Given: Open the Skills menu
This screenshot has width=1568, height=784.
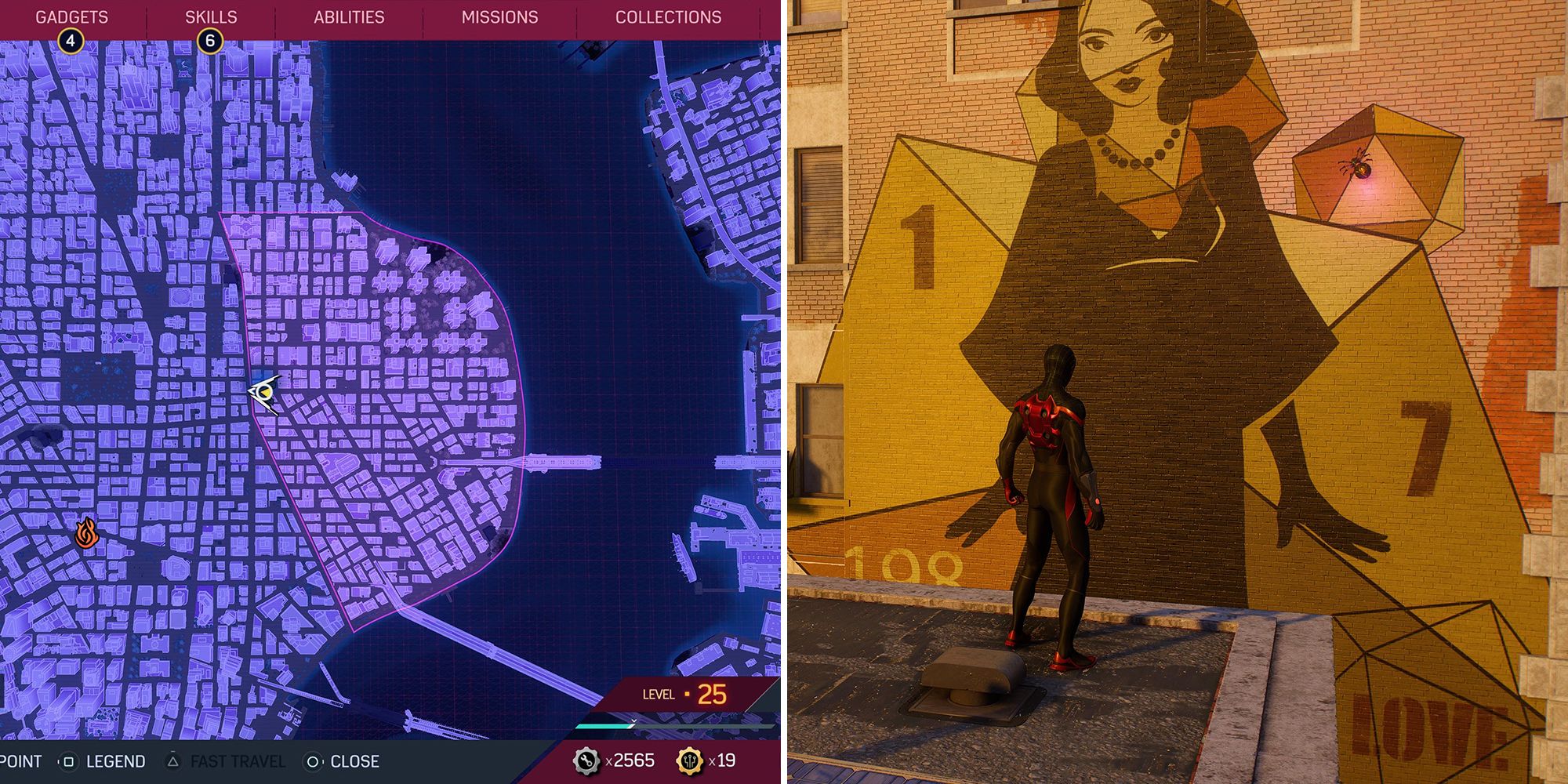Looking at the screenshot, I should pyautogui.click(x=210, y=15).
